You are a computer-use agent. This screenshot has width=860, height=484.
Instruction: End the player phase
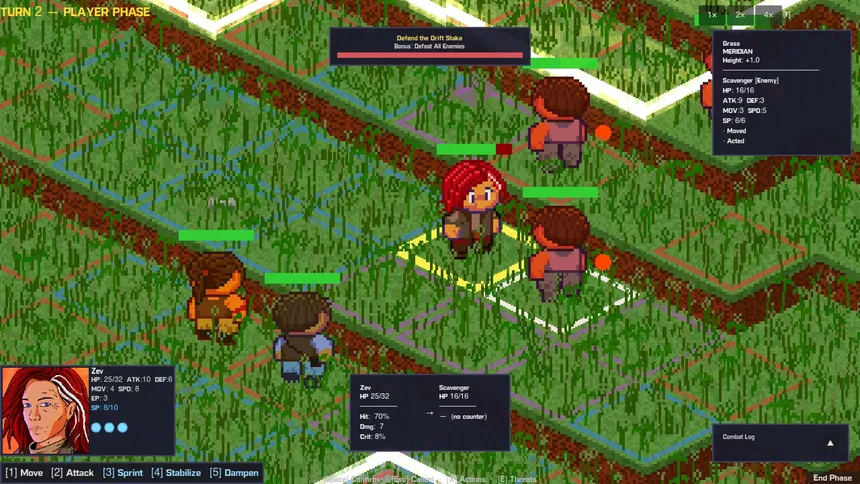point(832,478)
